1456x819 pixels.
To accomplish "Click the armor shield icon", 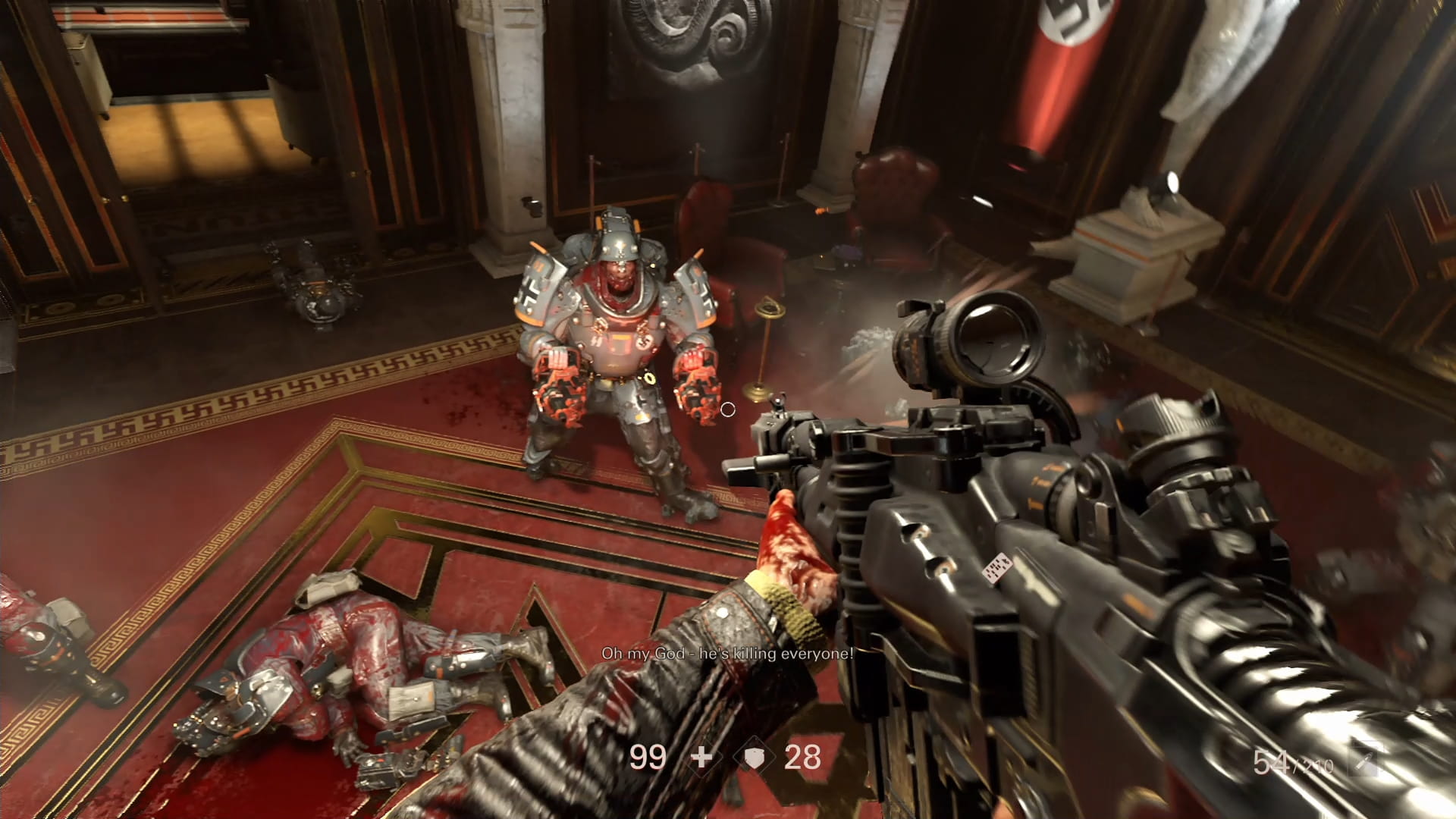I will (x=753, y=757).
